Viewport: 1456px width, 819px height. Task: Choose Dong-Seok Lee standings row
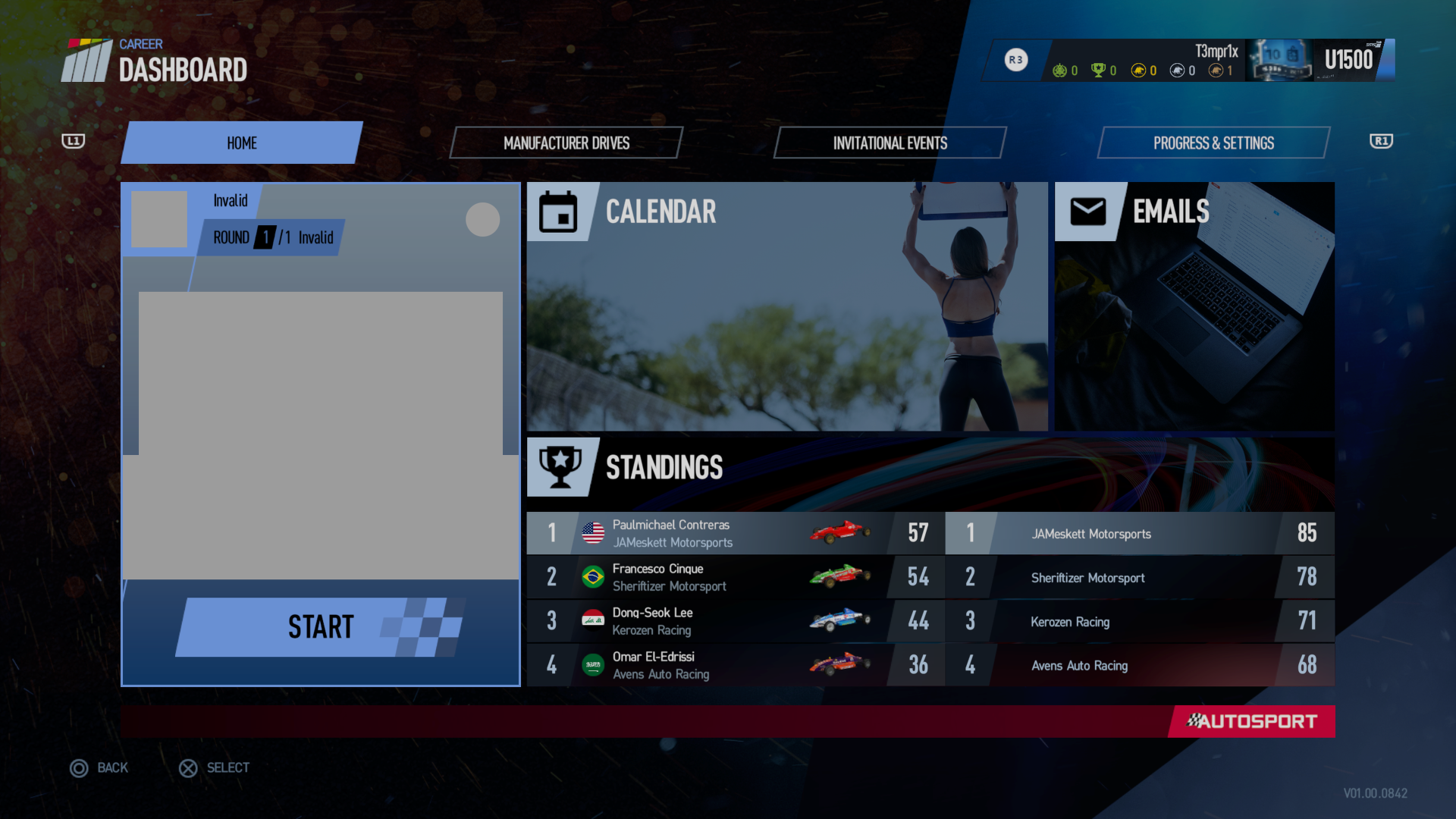pos(736,621)
